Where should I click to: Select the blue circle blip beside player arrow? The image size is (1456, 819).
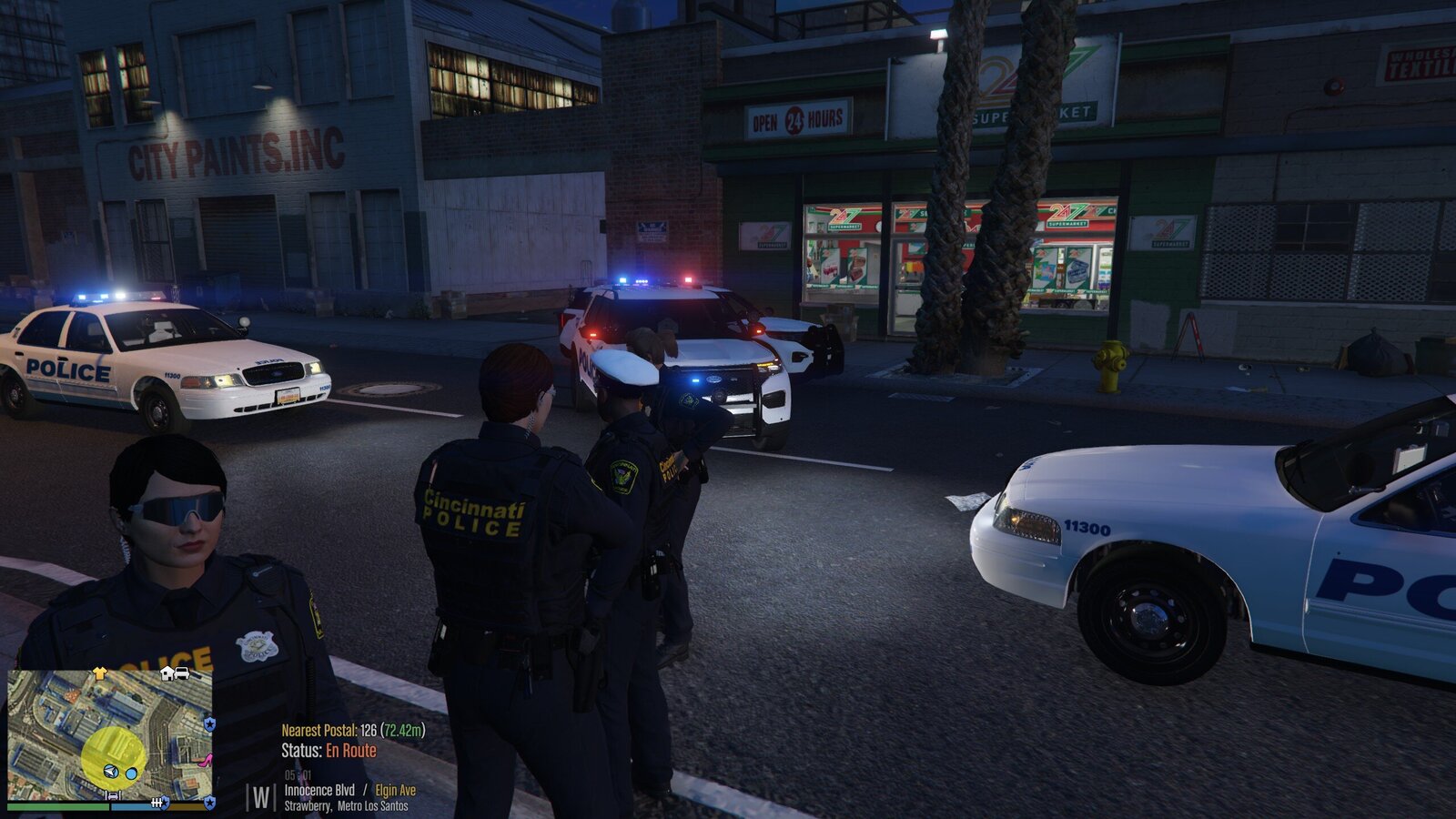(x=131, y=773)
